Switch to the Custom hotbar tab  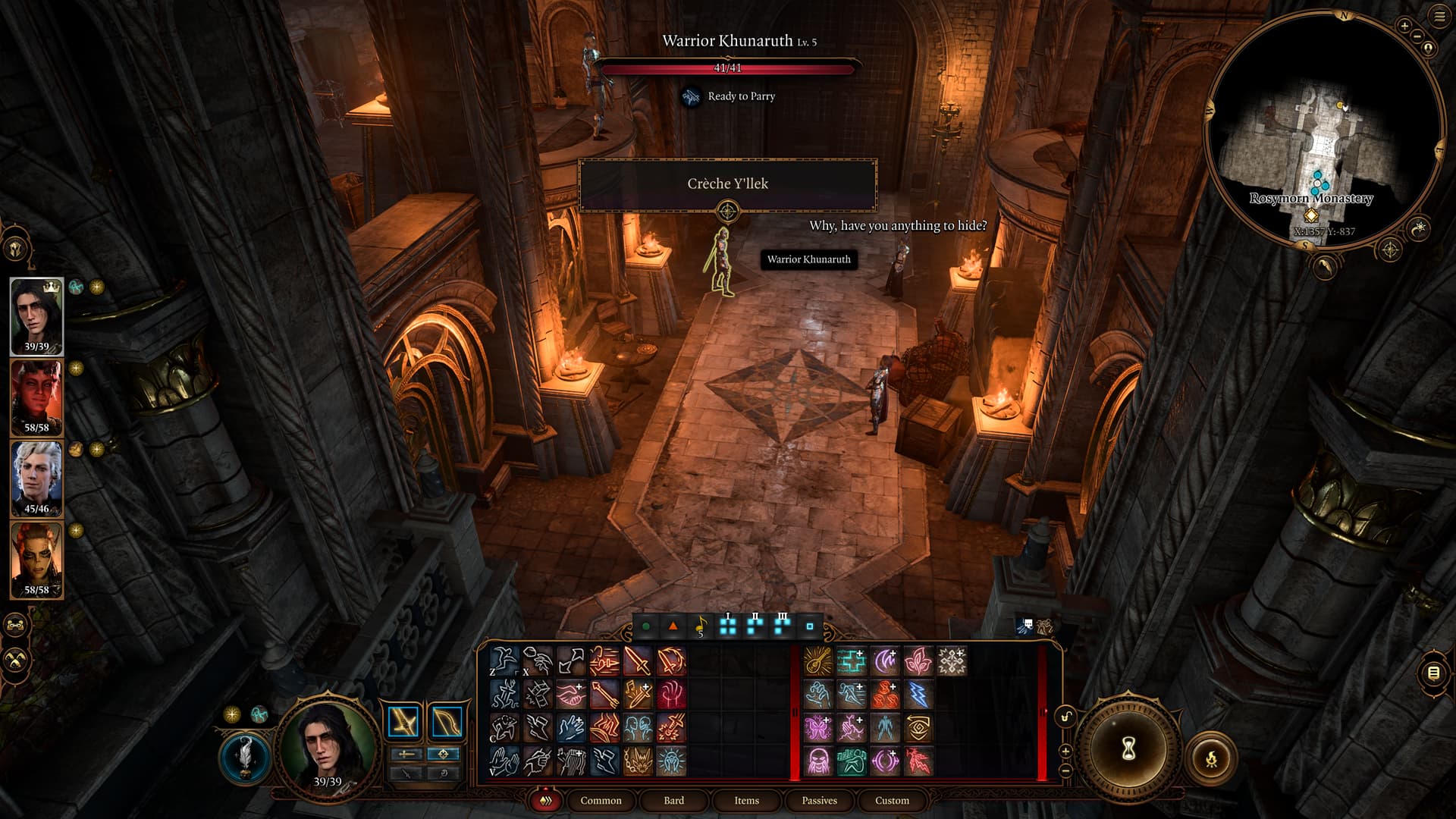[x=892, y=800]
